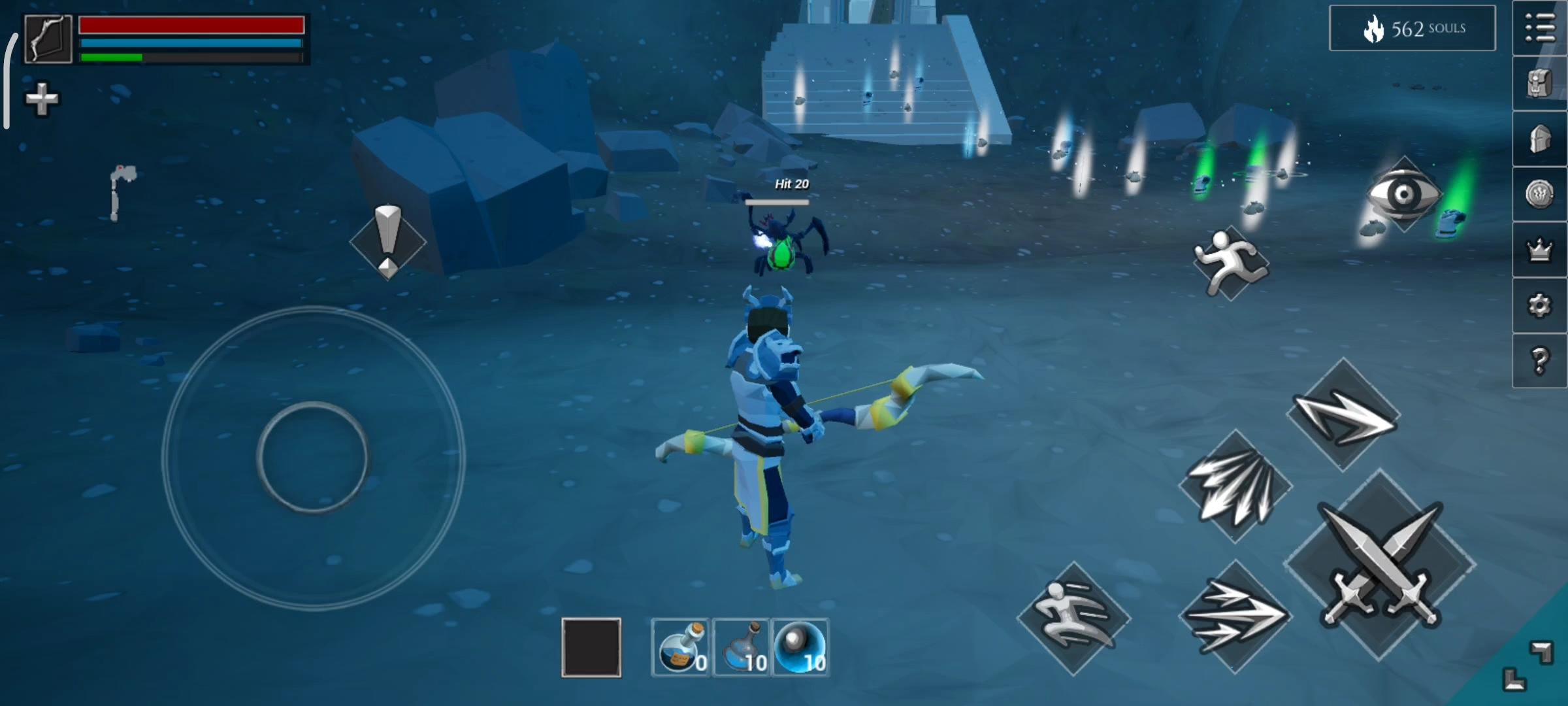1568x706 pixels.
Task: Fire the single arrow skill
Action: pyautogui.click(x=1343, y=414)
